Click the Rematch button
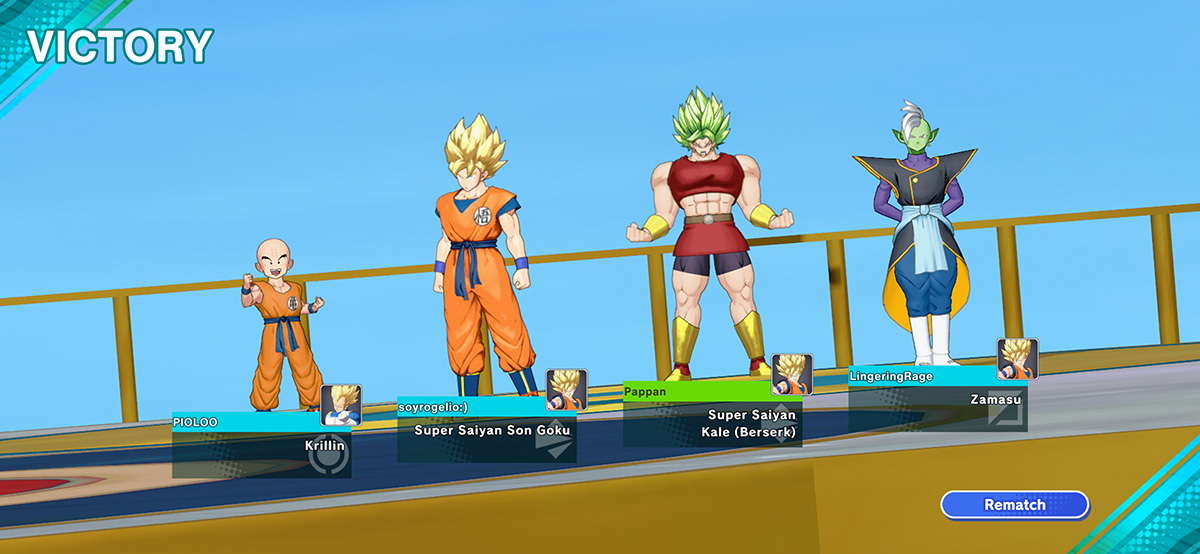The height and width of the screenshot is (554, 1200). (1014, 505)
